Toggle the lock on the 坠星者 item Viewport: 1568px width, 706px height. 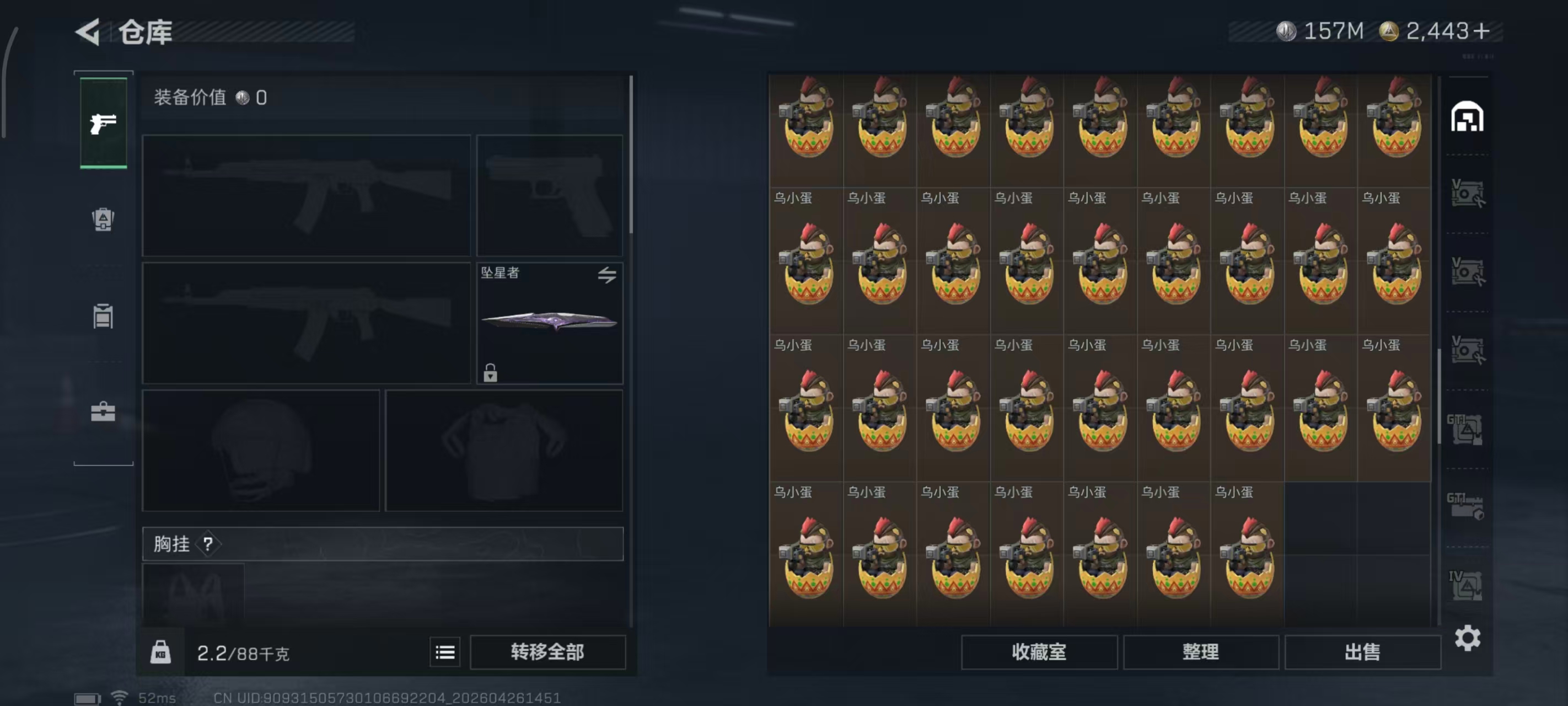coord(491,373)
